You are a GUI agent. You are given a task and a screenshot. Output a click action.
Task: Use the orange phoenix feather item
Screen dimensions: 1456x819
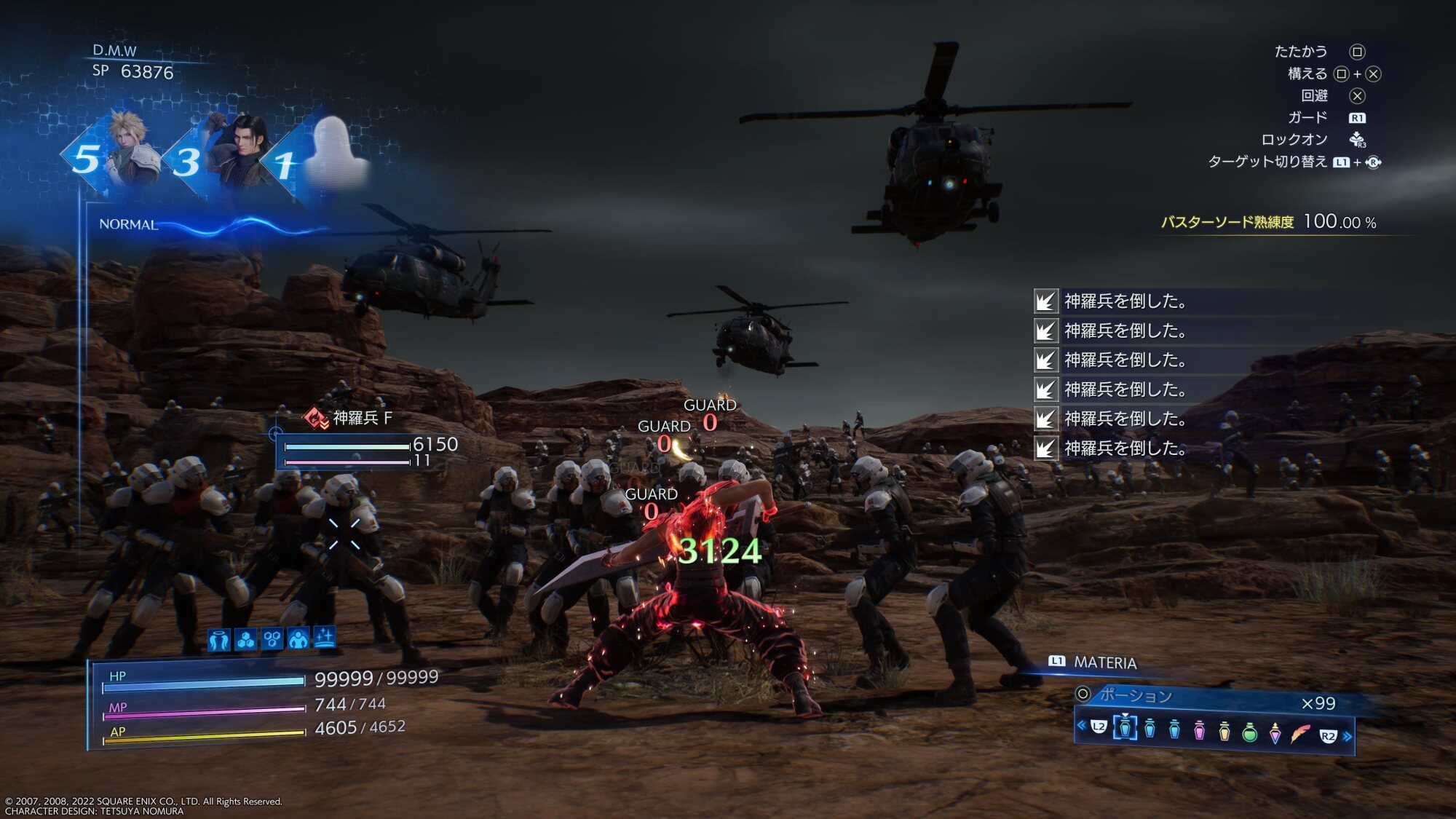[1300, 733]
